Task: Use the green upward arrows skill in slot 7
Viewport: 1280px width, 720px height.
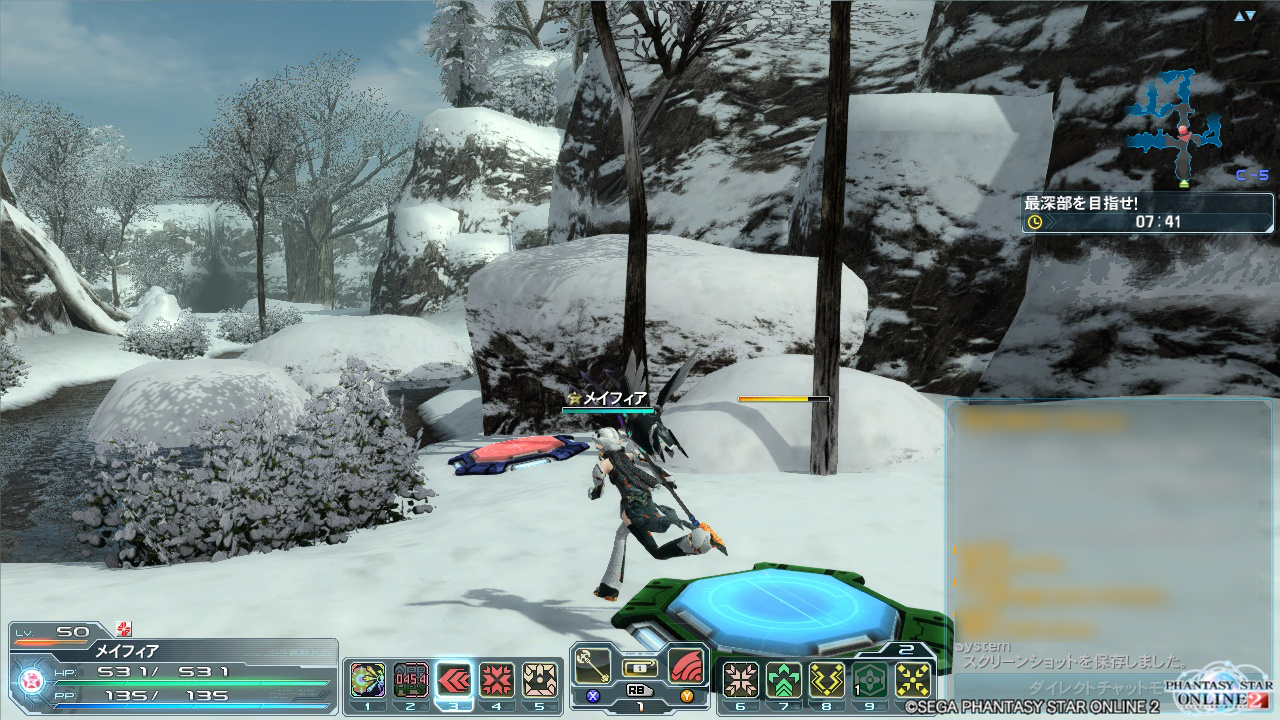Action: [784, 680]
